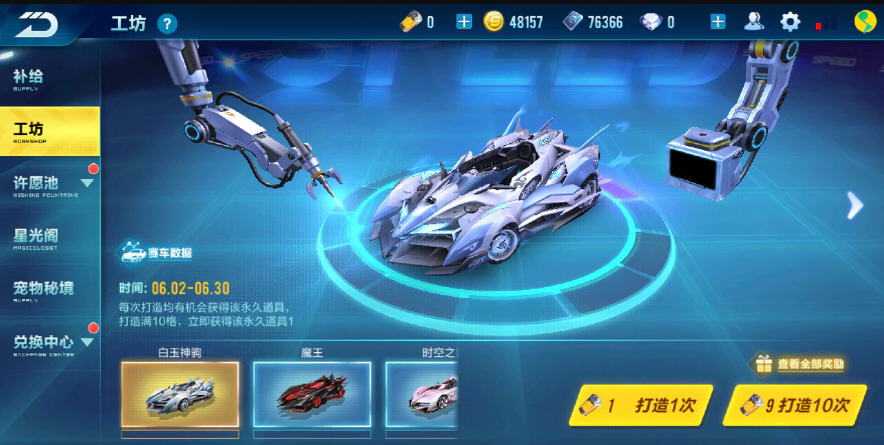Open the question mark help for 工坊

(x=167, y=23)
